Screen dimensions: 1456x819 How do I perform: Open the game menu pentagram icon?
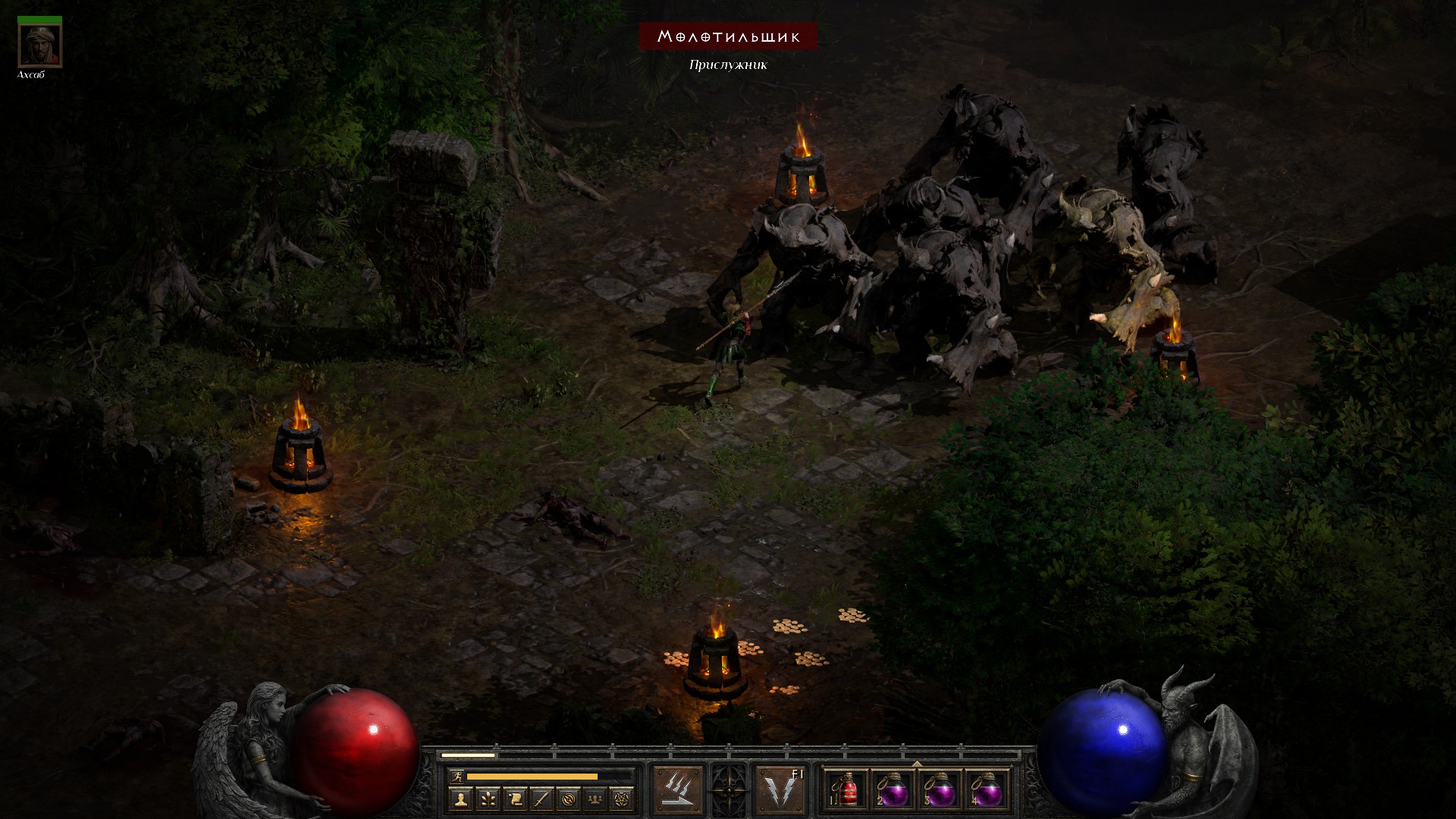(x=622, y=799)
